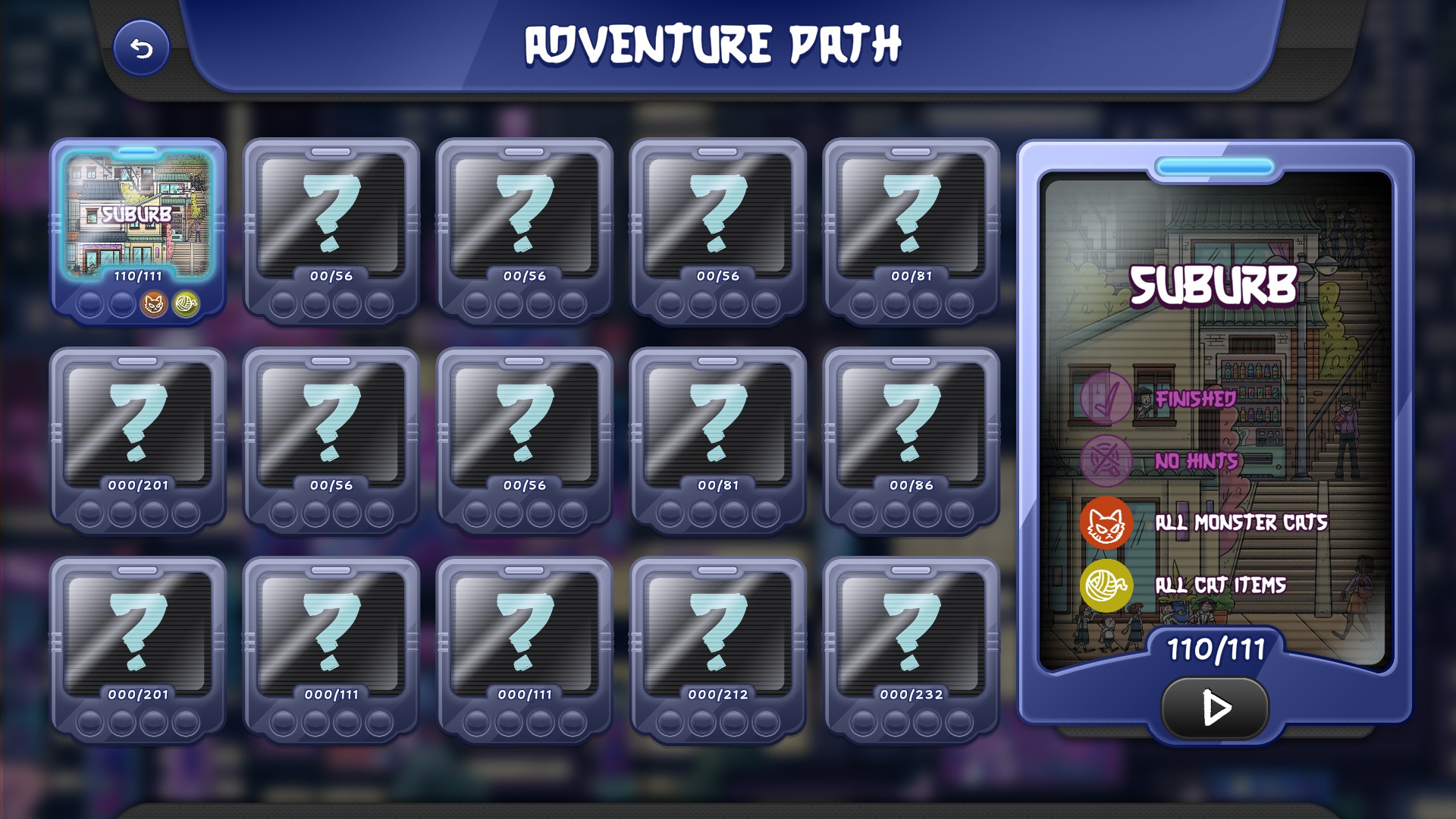Click the All Monster Cats badge icon
Screen dimensions: 1456x819
(x=1106, y=522)
